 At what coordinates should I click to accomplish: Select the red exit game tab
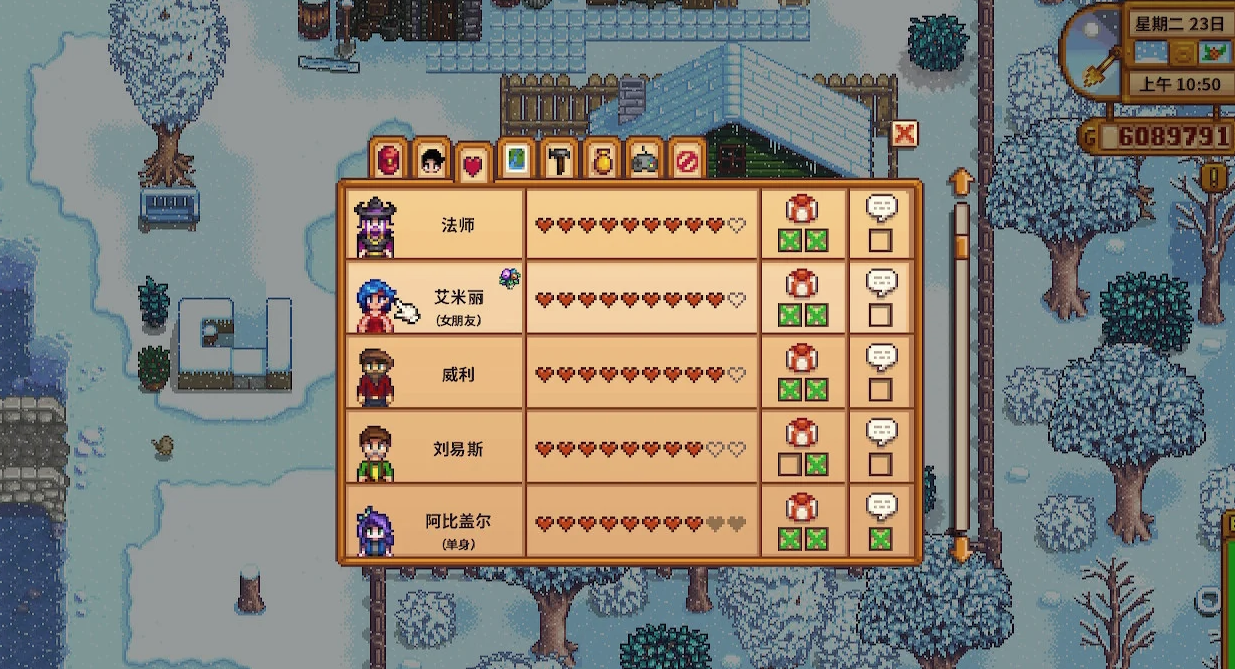(687, 160)
